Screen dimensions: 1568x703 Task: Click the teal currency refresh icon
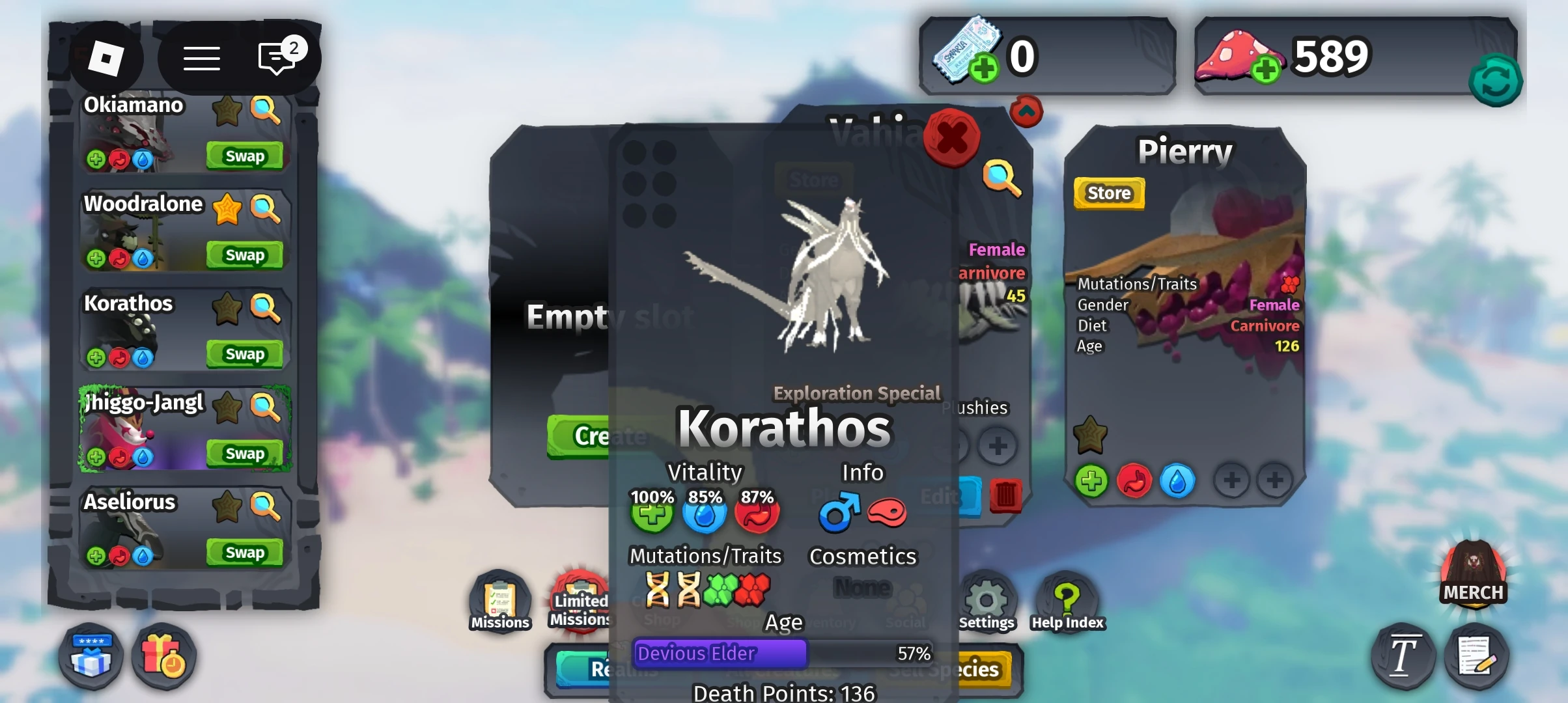(1496, 79)
